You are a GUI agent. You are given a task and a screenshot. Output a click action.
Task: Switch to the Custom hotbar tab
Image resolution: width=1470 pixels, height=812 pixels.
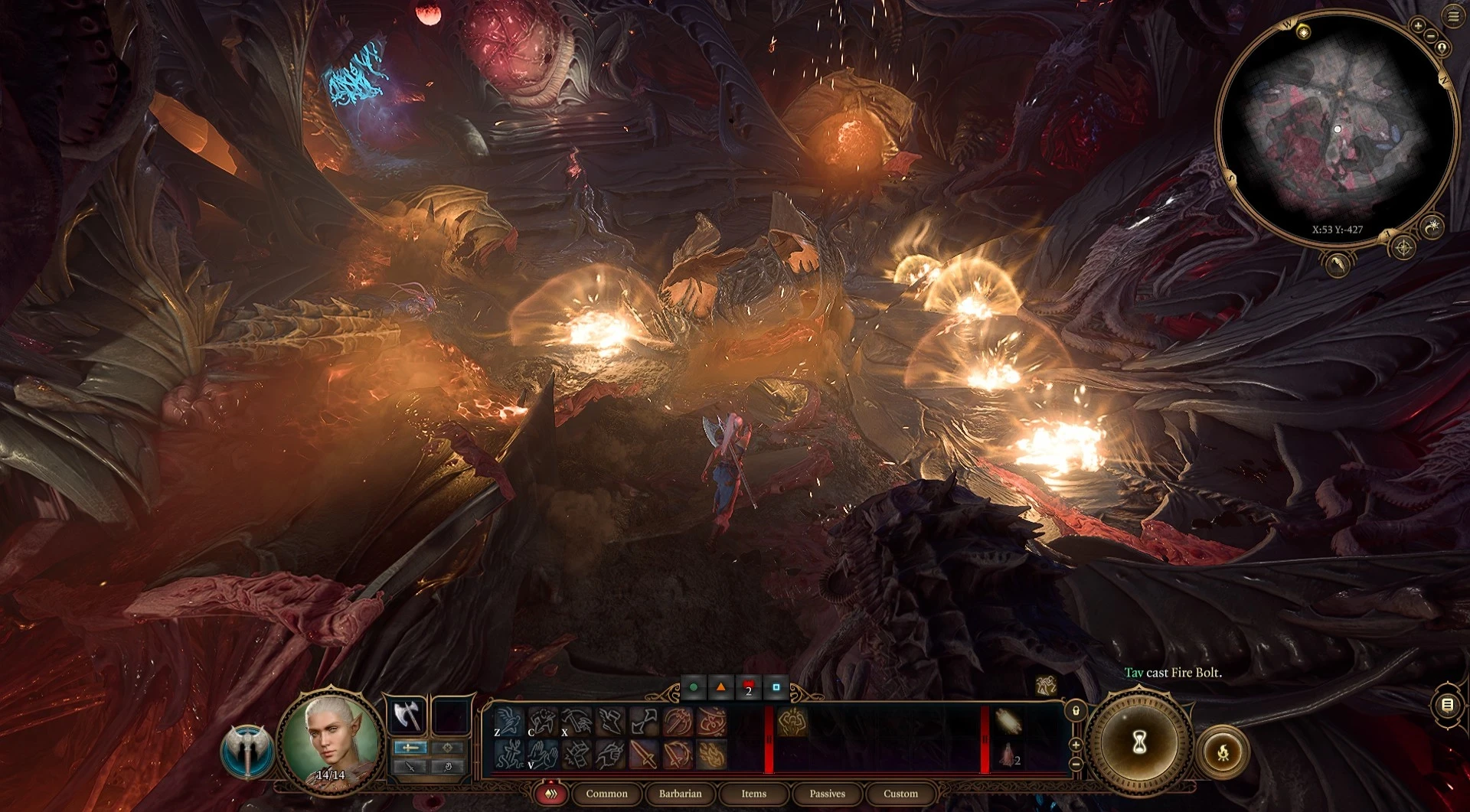[900, 794]
